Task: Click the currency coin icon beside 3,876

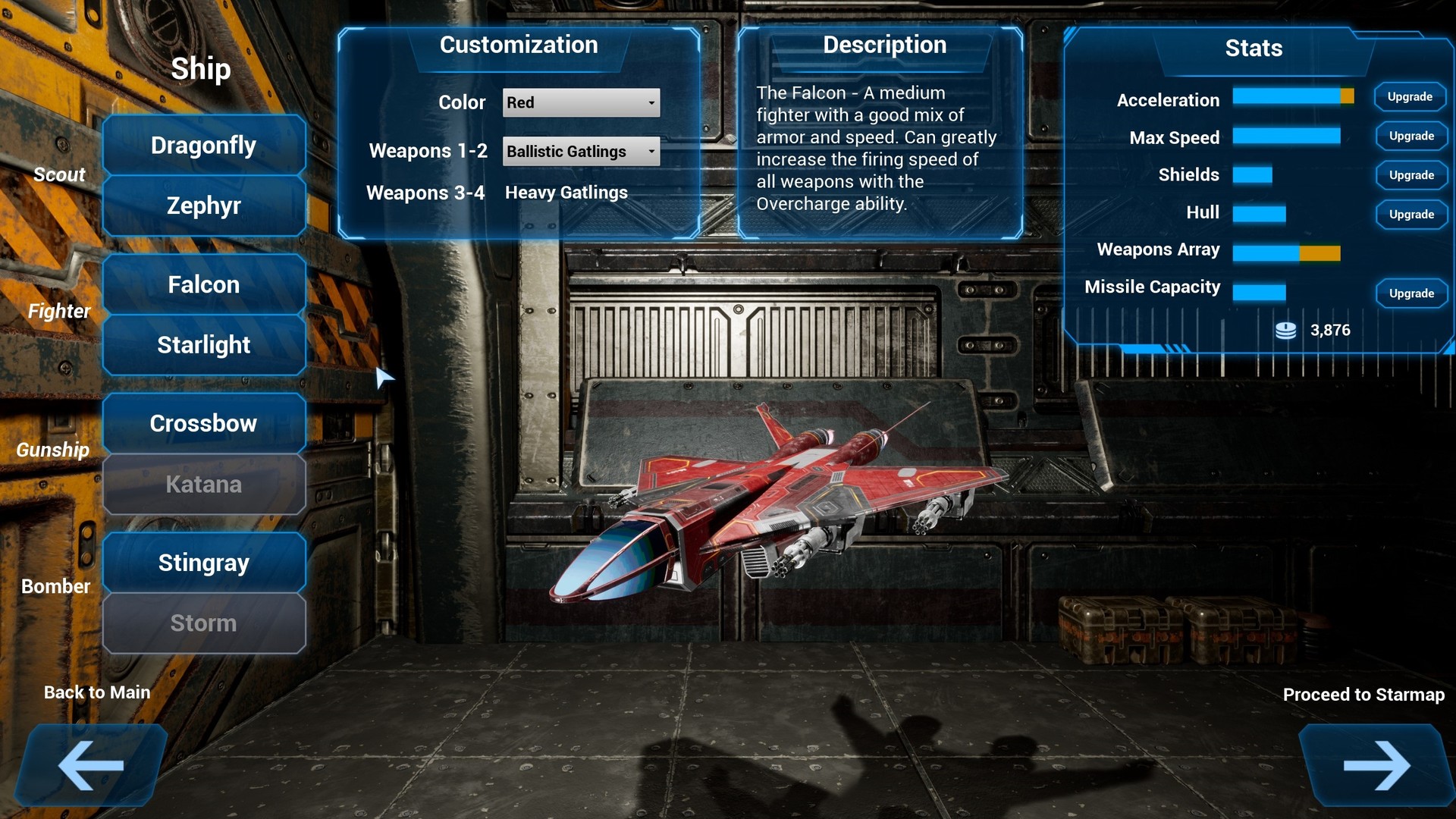Action: click(1285, 329)
